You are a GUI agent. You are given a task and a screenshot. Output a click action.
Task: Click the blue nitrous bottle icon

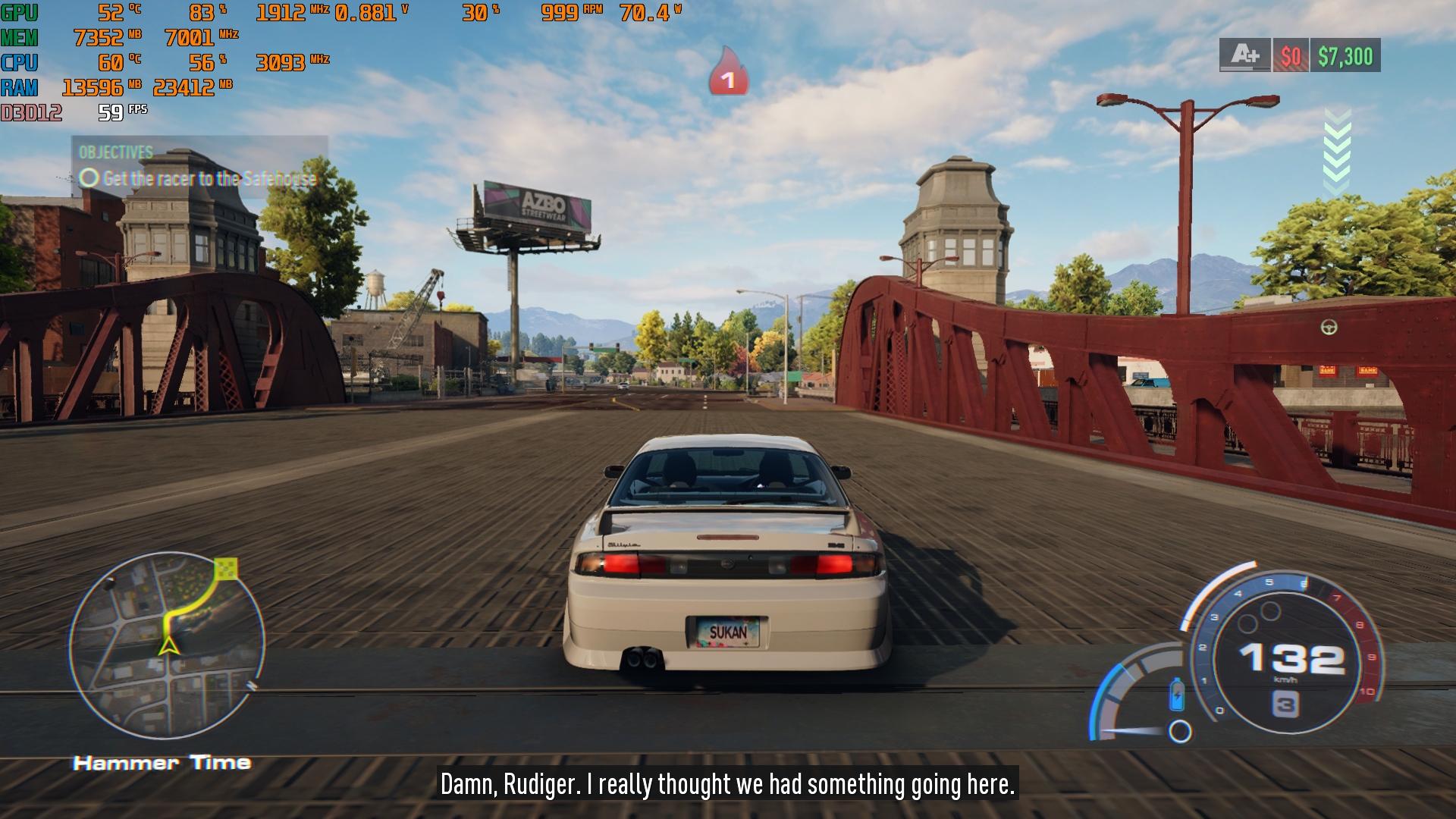click(x=1176, y=694)
